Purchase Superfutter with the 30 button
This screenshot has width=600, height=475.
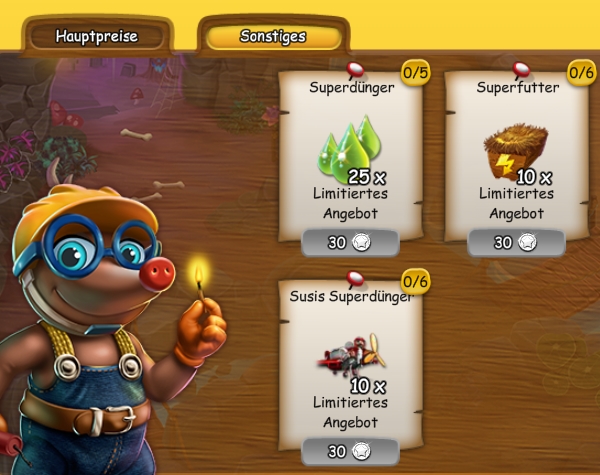[x=515, y=243]
